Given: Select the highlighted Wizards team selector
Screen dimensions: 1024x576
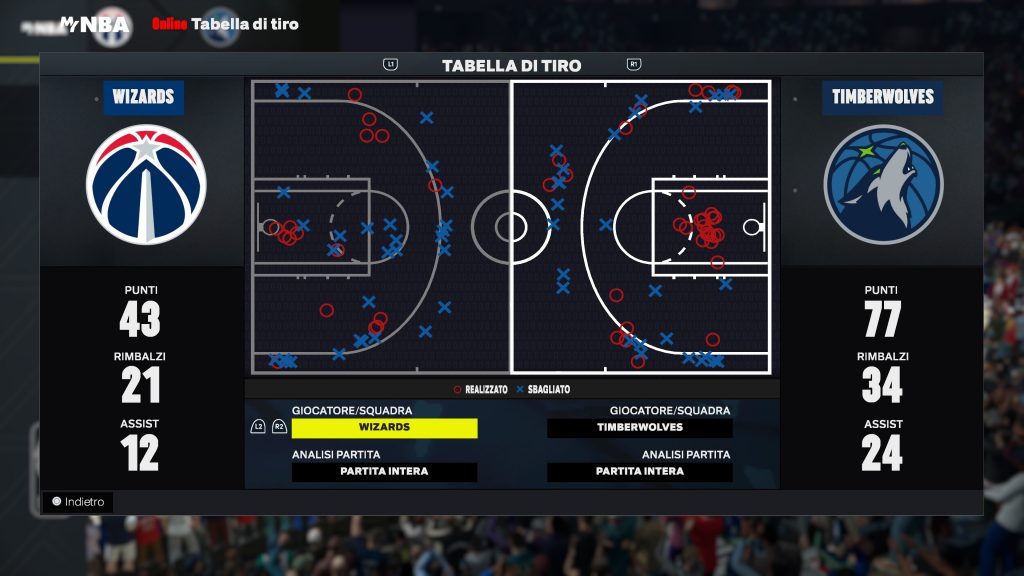Looking at the screenshot, I should coord(384,427).
